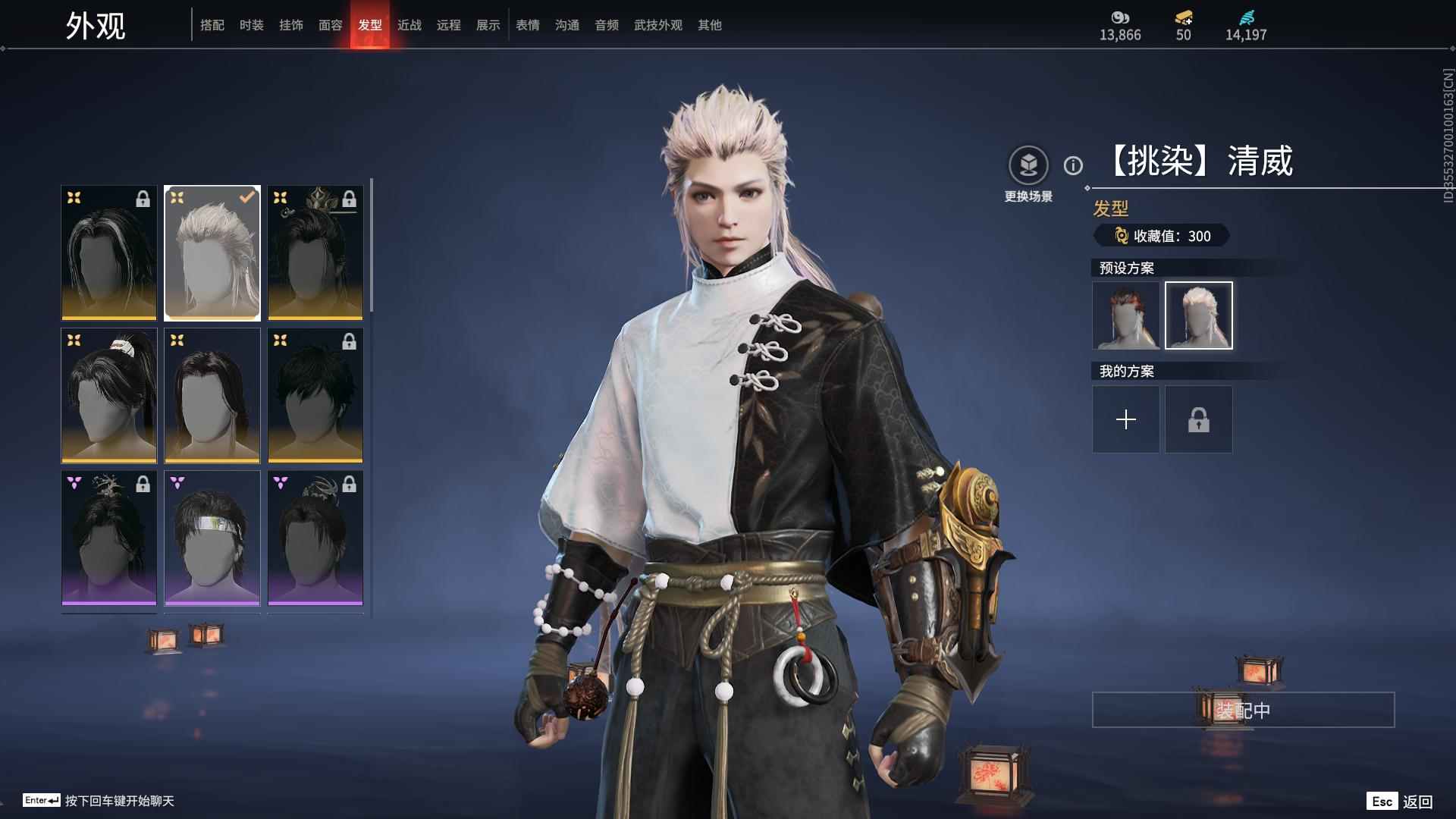The height and width of the screenshot is (819, 1456).
Task: Pick the headband hairstyle with purple rarity
Action: click(x=212, y=538)
